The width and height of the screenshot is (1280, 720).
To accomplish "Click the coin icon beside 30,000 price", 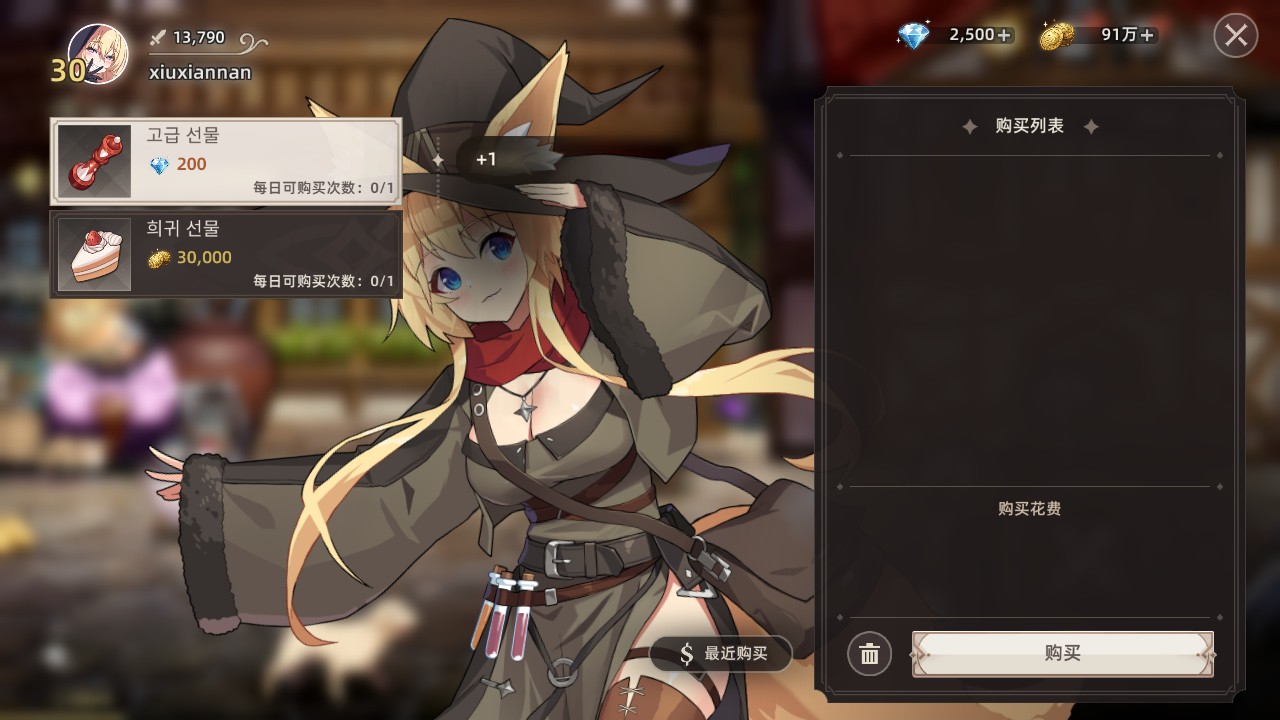I will (157, 258).
